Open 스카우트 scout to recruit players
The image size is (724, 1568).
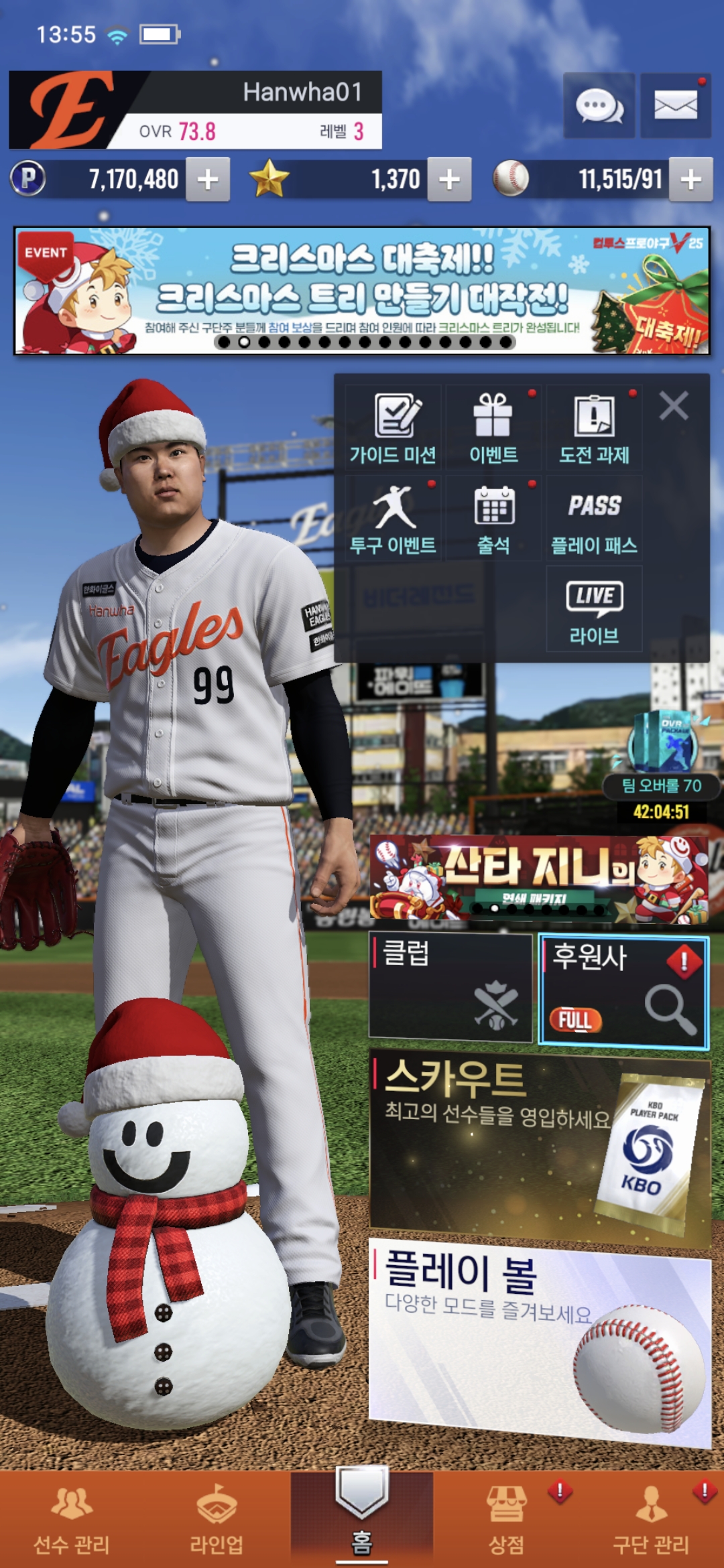(x=539, y=1146)
